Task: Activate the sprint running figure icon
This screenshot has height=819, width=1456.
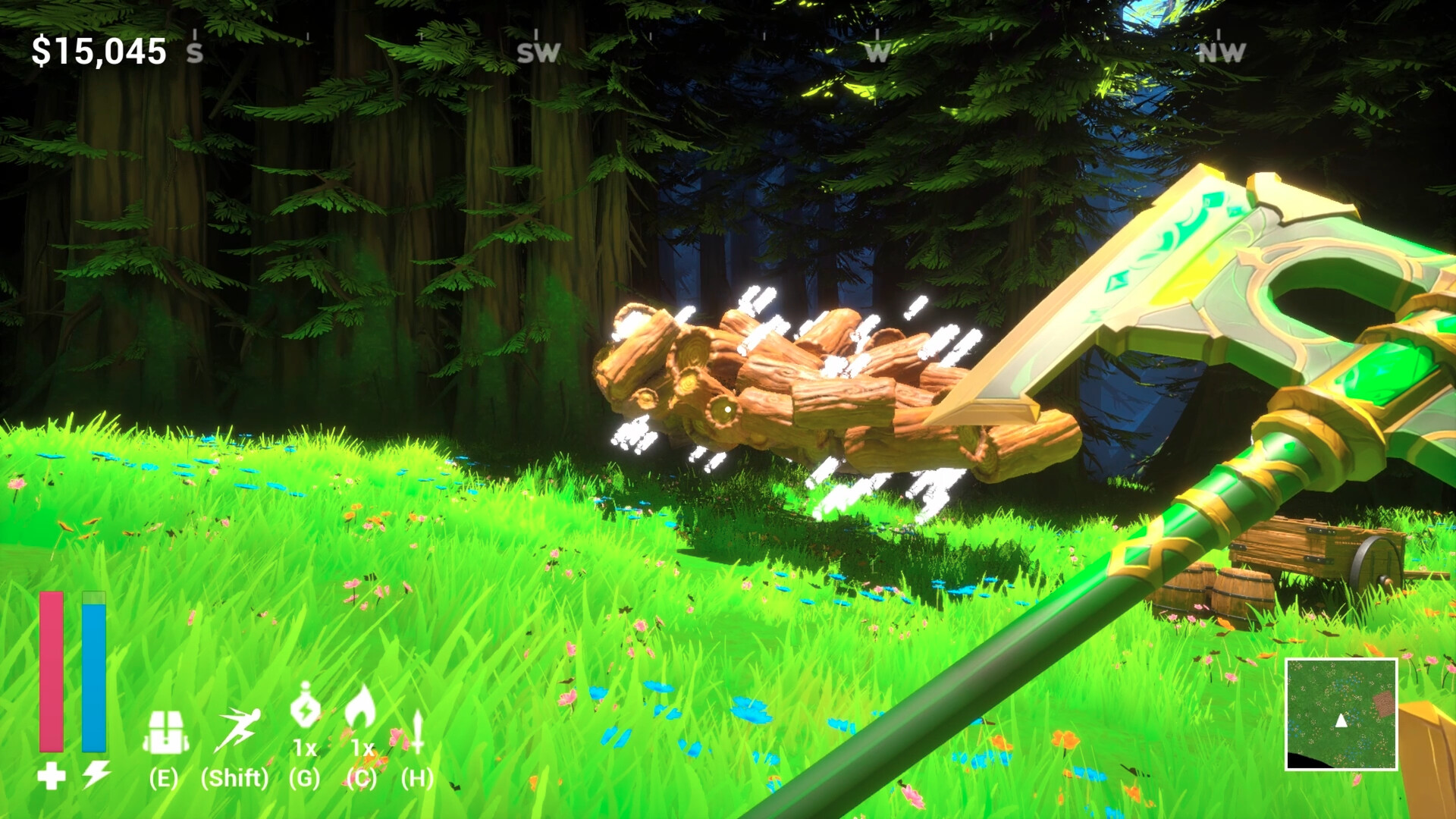Action: point(237,730)
